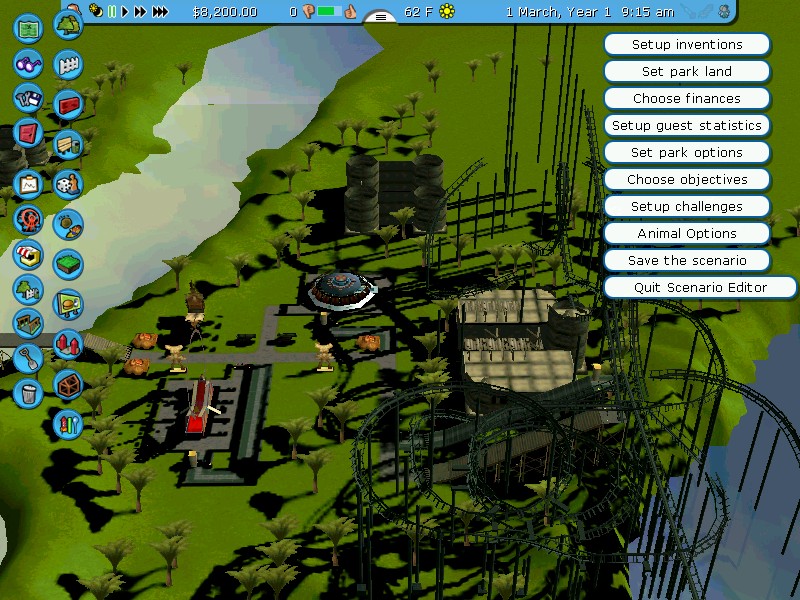Open the Ferris wheel rides icon

28,219
